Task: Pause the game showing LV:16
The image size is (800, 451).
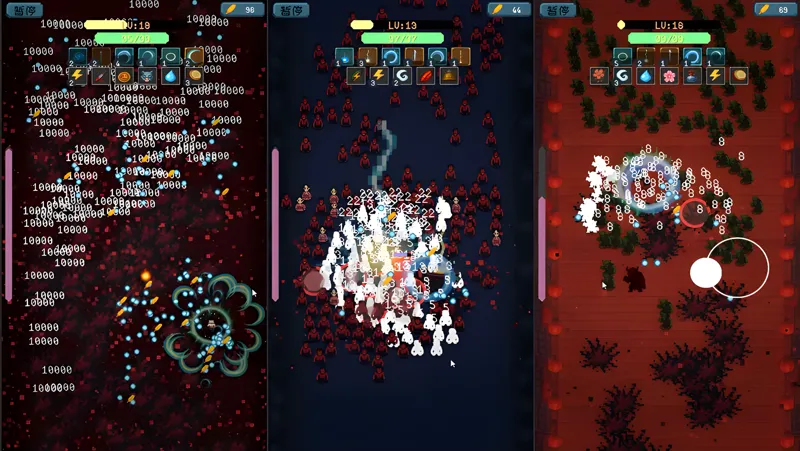Action: tap(558, 10)
